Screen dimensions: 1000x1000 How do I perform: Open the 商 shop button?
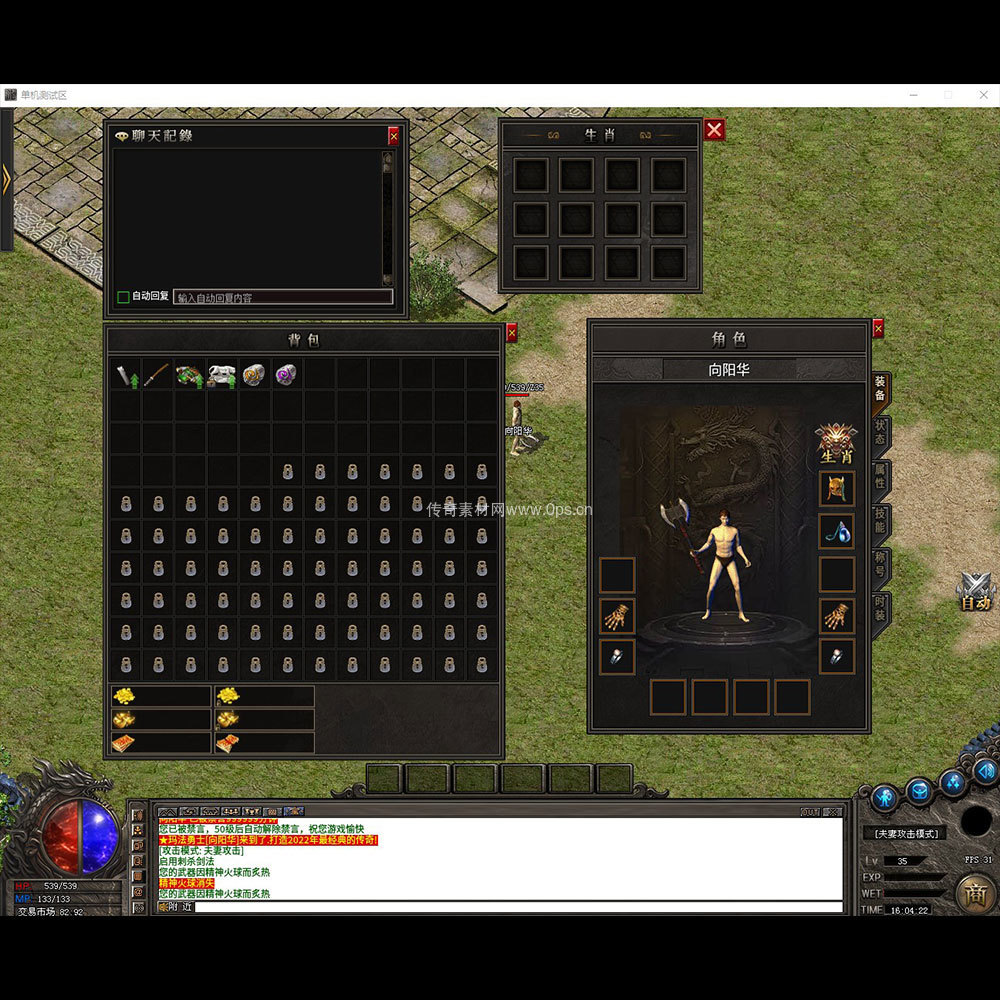click(975, 893)
